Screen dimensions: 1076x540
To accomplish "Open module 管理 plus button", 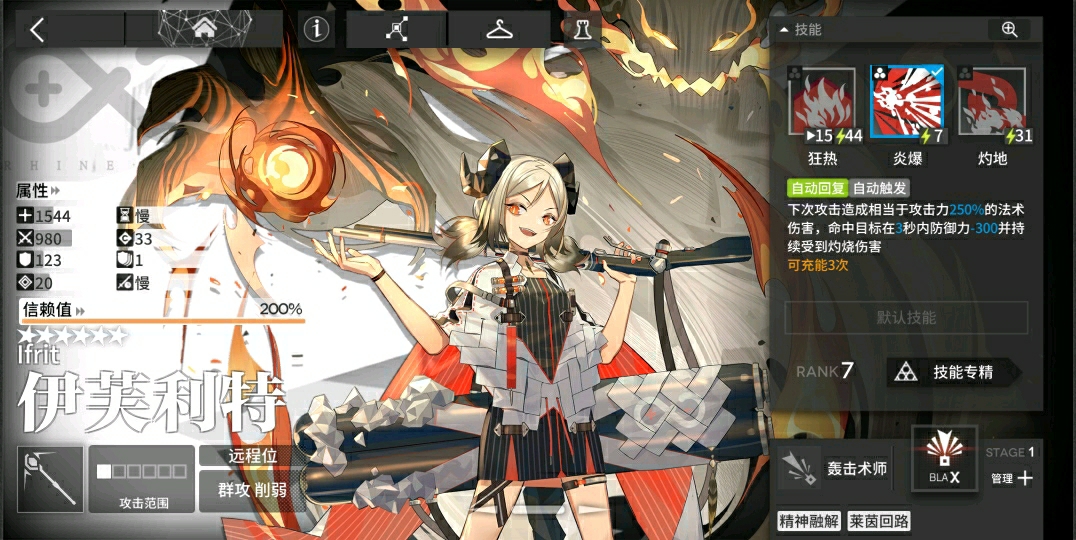I will (1014, 478).
